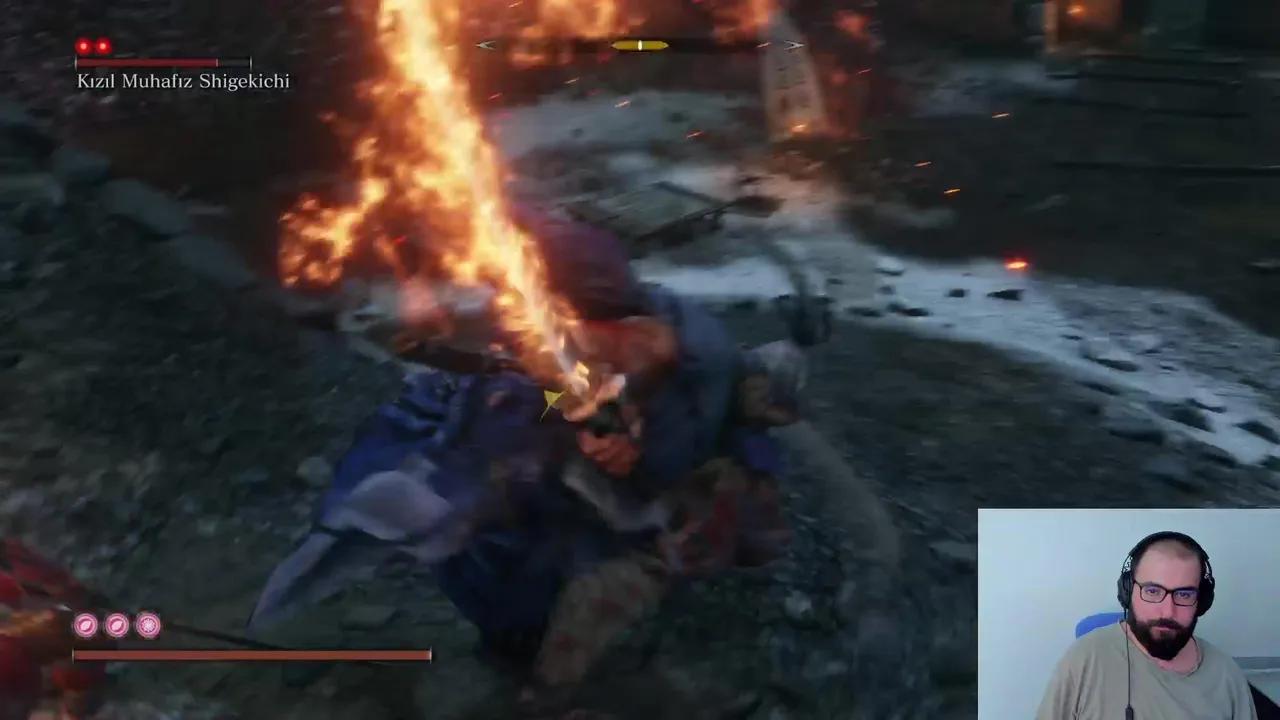Click the glowing third resurrection node icon
Screen dimensions: 1280x720
click(147, 622)
